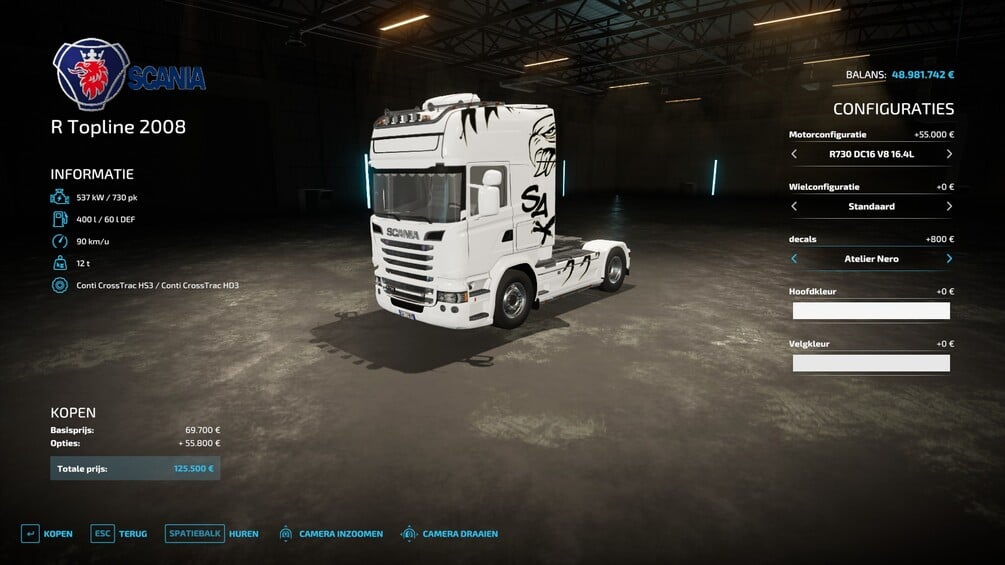Select next Motorconfiguratie option

click(x=948, y=155)
